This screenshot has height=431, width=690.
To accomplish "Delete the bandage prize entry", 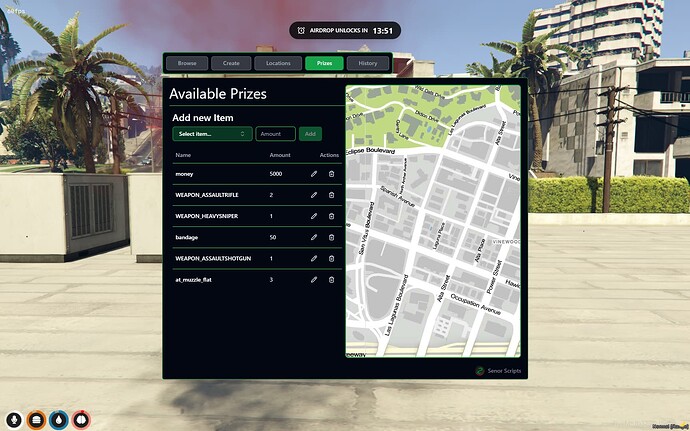I will coord(331,237).
